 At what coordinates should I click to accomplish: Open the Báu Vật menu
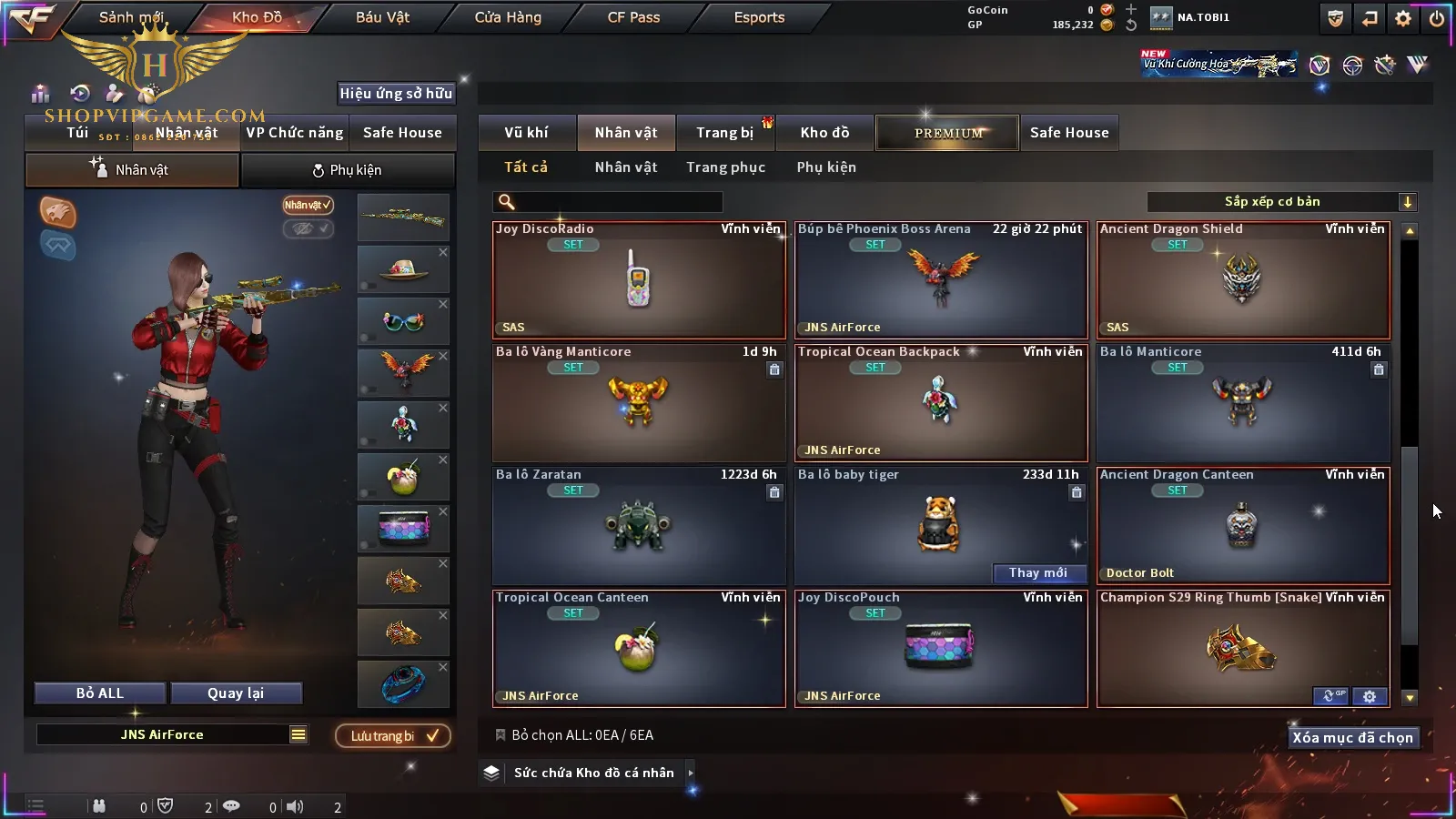click(382, 17)
